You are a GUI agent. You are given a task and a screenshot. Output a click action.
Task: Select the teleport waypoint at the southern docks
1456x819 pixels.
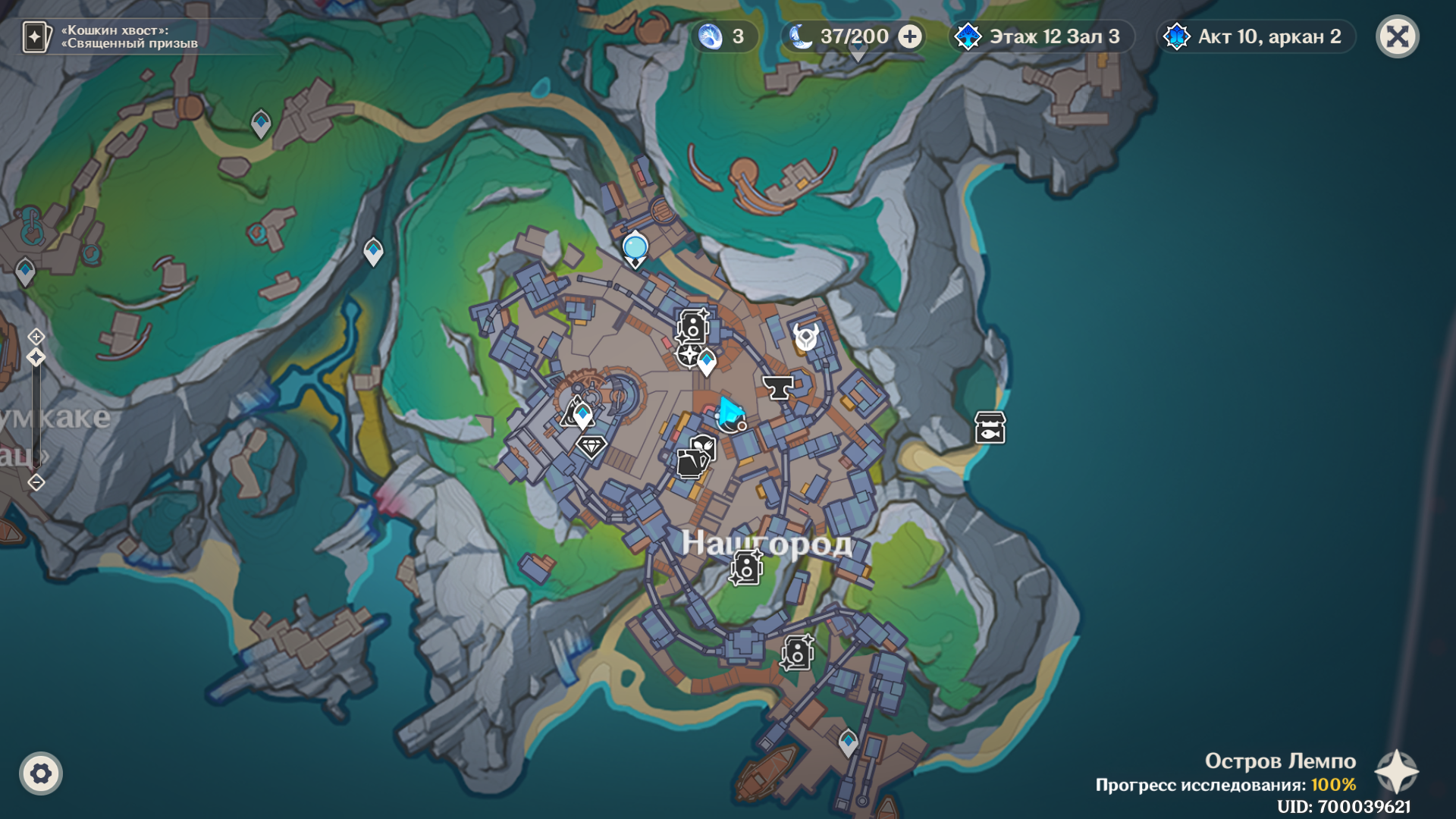coord(848,741)
